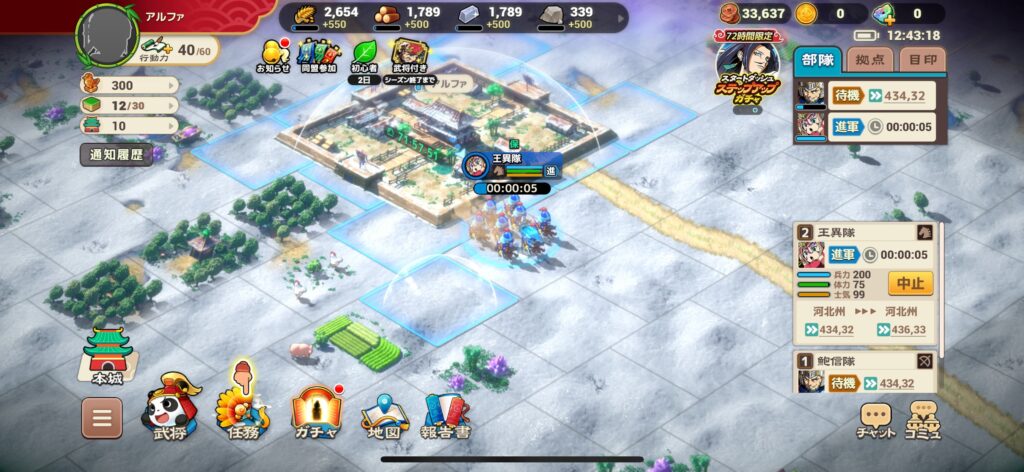Open 同盟参加 alliance join
1024x472 pixels.
tap(320, 58)
